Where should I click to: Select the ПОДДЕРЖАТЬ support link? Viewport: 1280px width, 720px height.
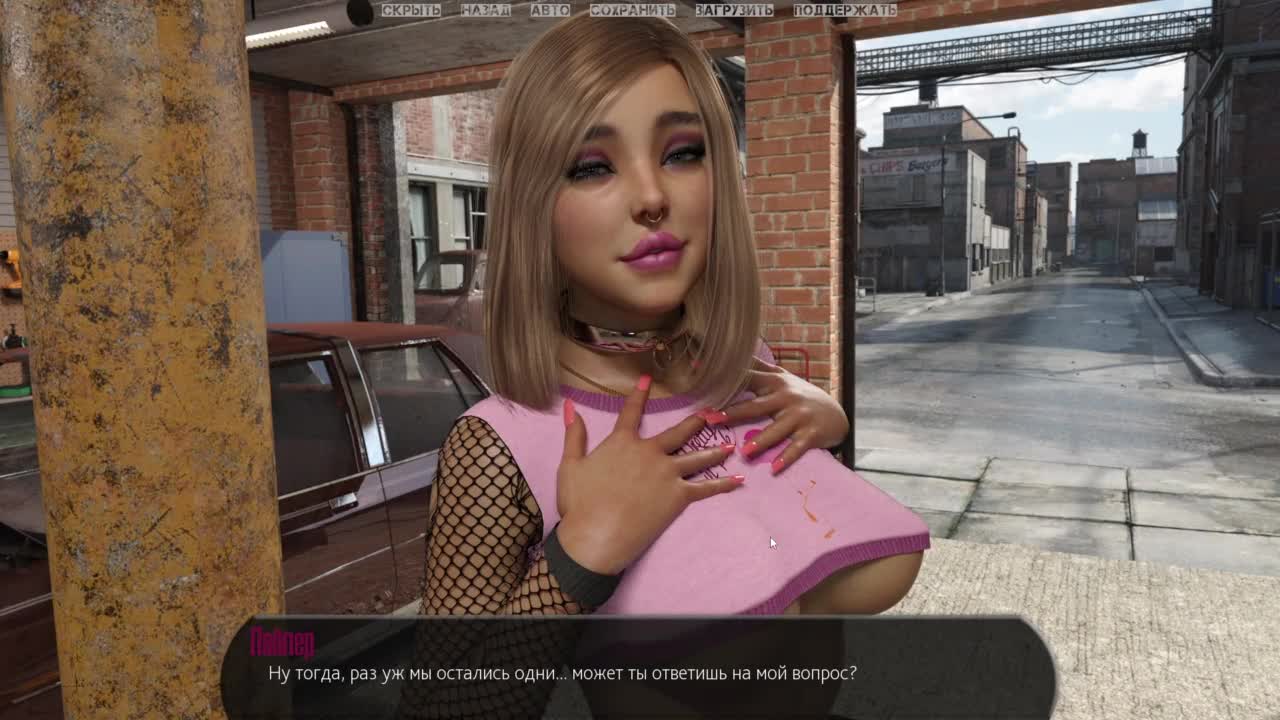click(845, 10)
